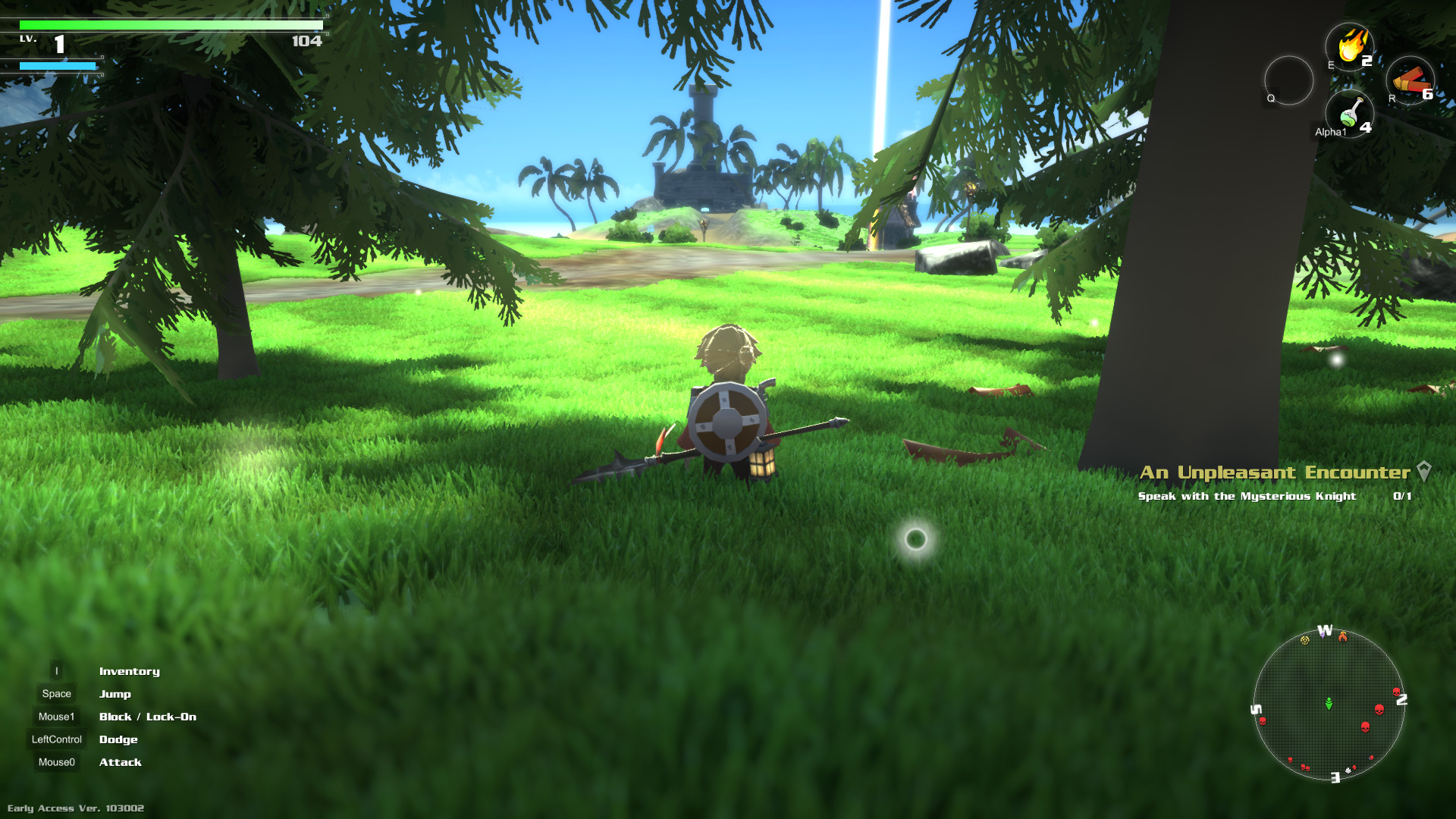Viewport: 1456px width, 819px height.
Task: Click the 'Attack' keybind entry
Action: [121, 762]
